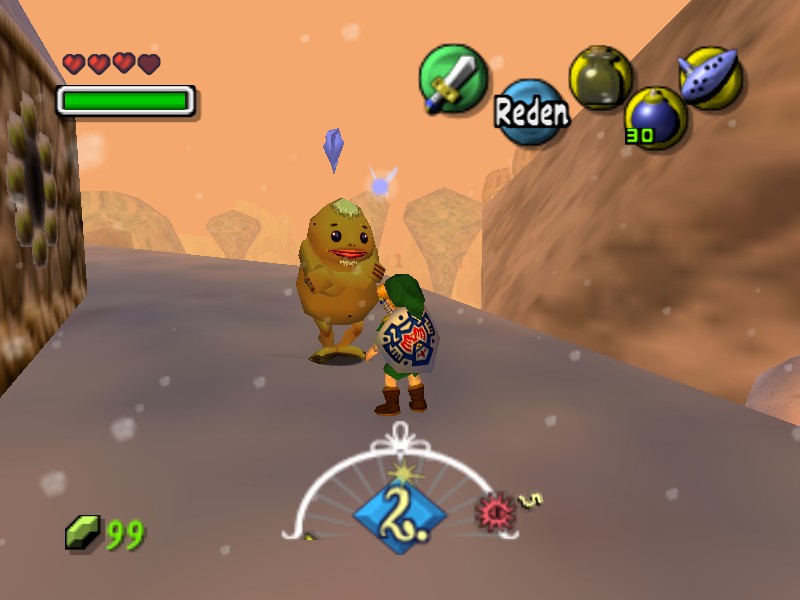Select the bomb item showing 30

(x=656, y=115)
